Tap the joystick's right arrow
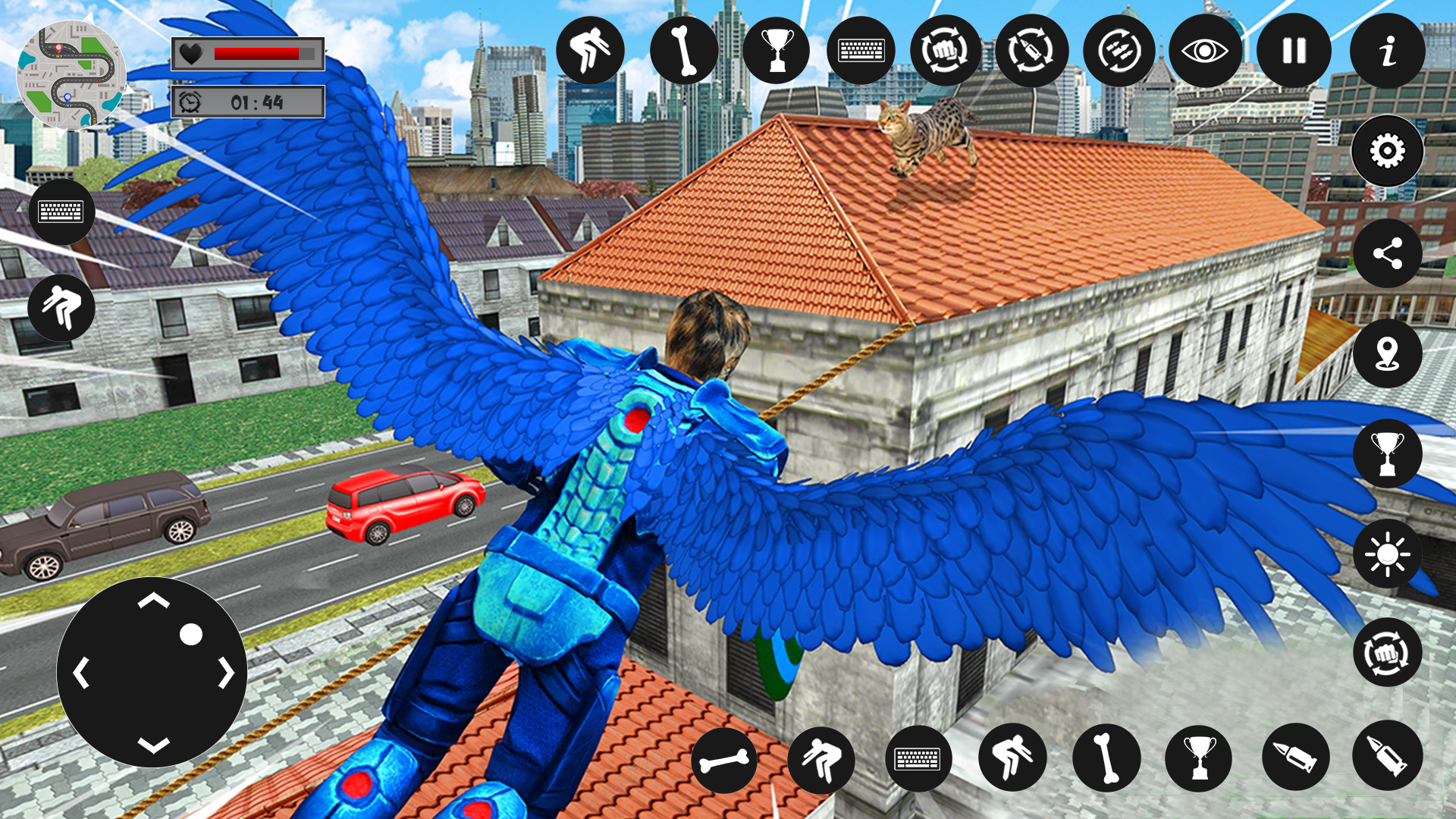Screen dimensions: 1456x819 click(x=226, y=673)
